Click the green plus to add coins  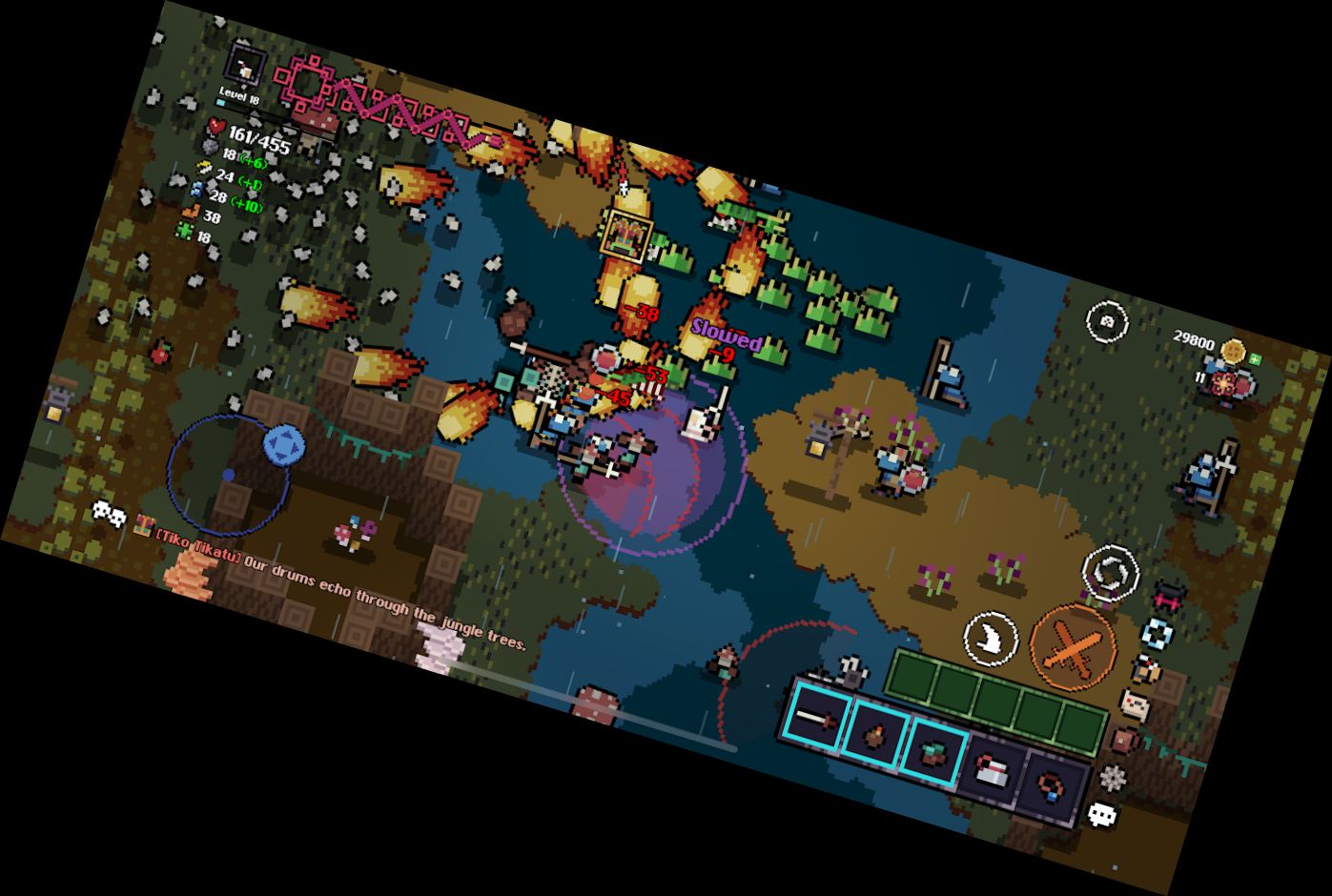pyautogui.click(x=1255, y=360)
